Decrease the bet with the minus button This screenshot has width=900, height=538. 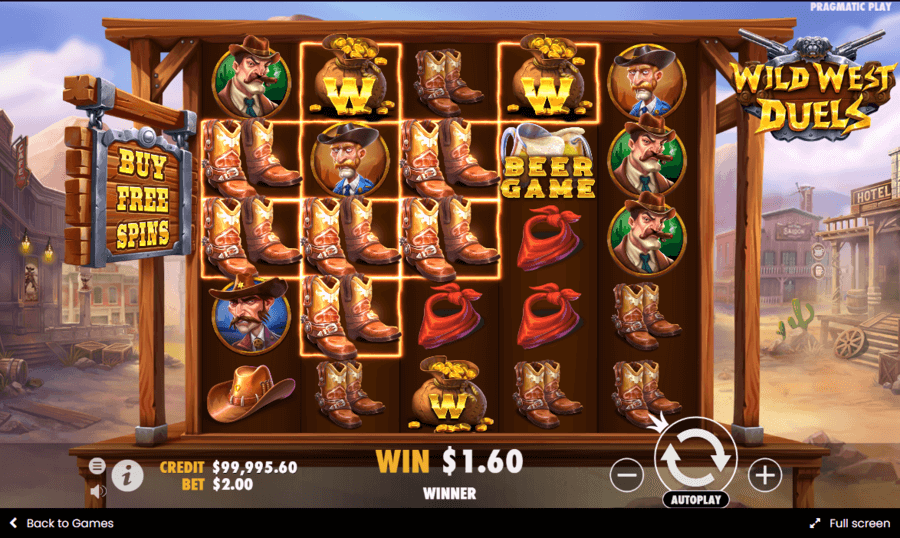pyautogui.click(x=626, y=475)
